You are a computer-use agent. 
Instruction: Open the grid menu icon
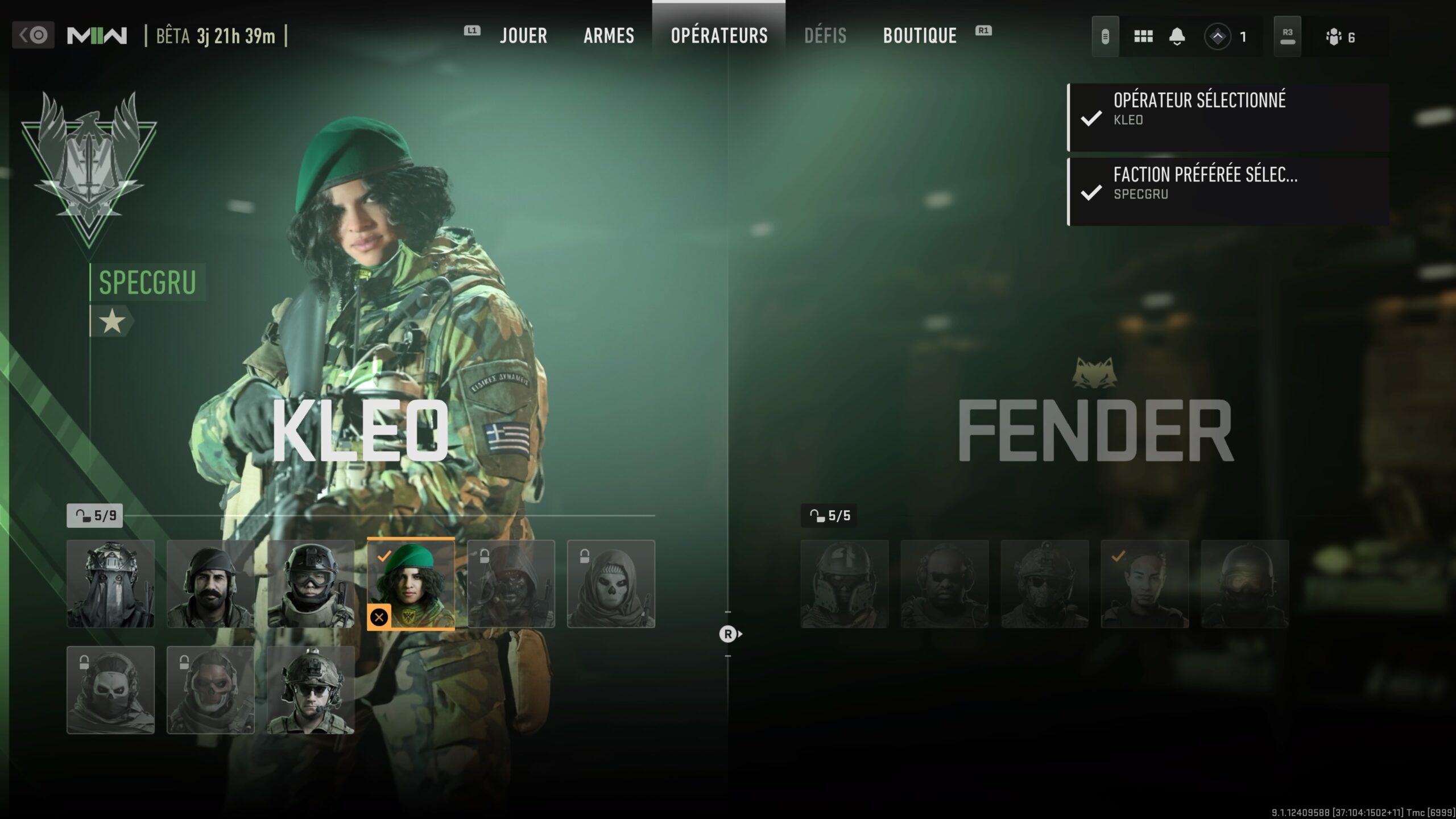click(1143, 37)
